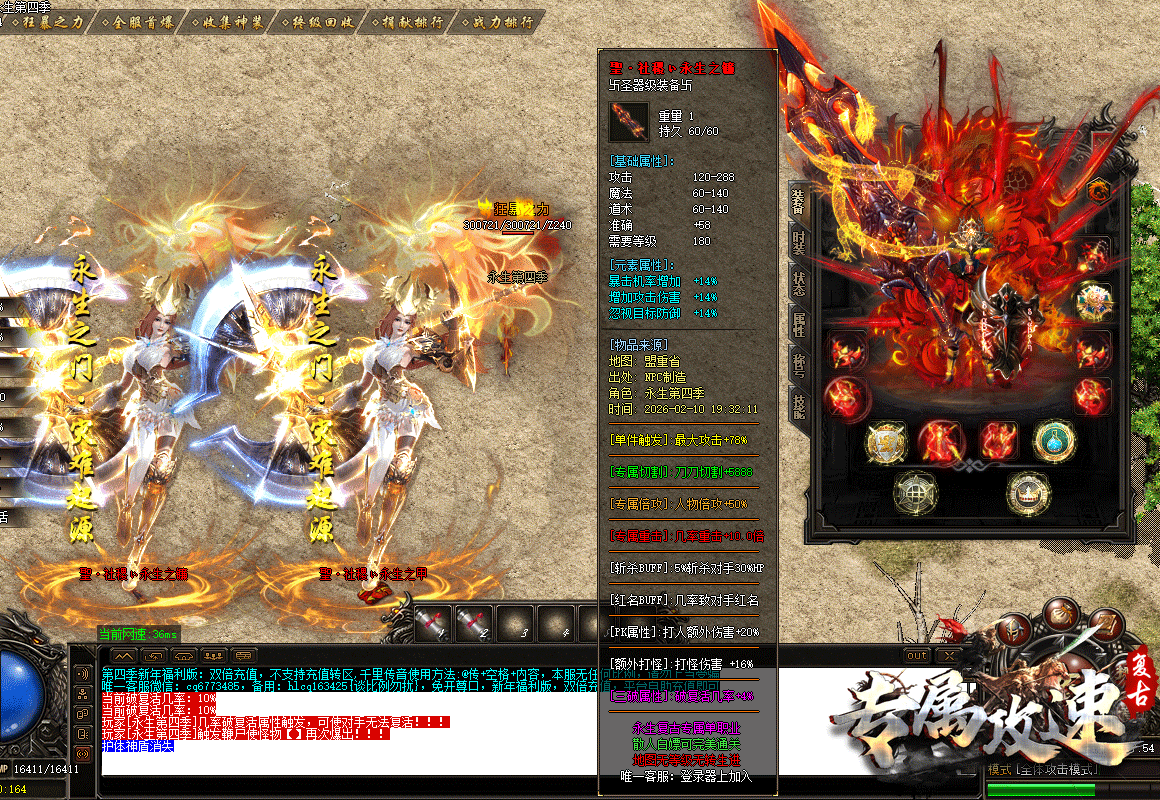This screenshot has width=1160, height=800.
Task: Open the 状态 status tab
Action: pyautogui.click(x=798, y=283)
